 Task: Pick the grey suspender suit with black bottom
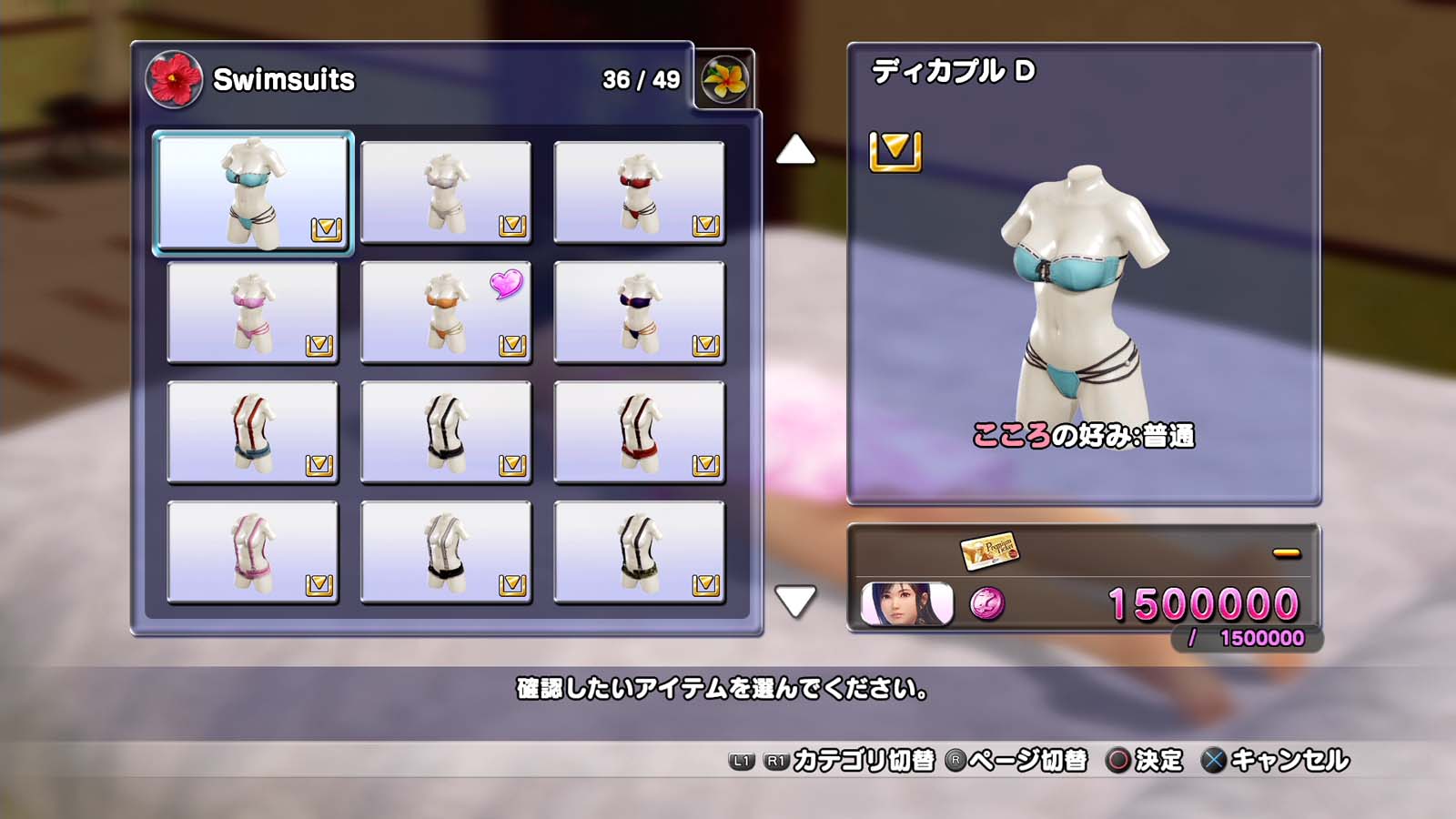point(446,552)
